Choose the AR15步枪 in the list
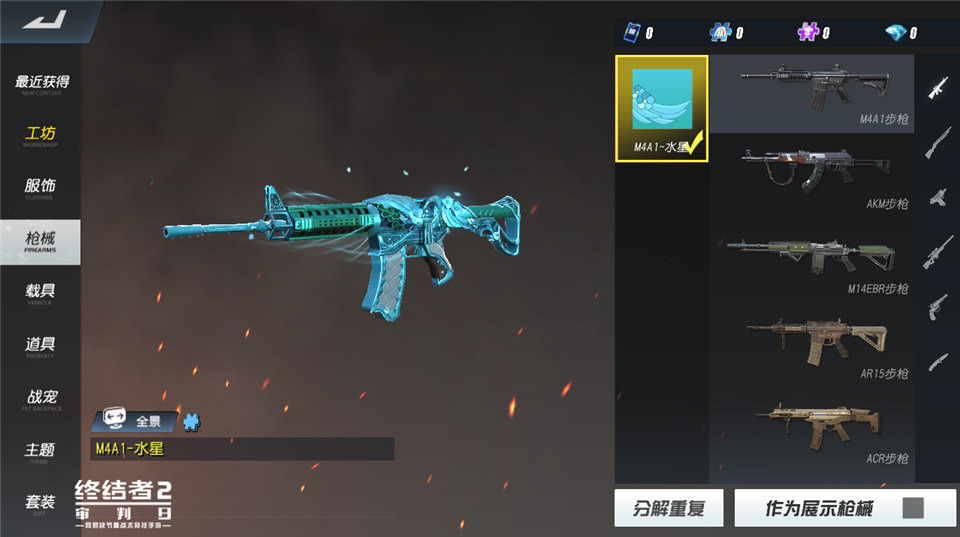Viewport: 960px width, 537px height. (x=812, y=347)
